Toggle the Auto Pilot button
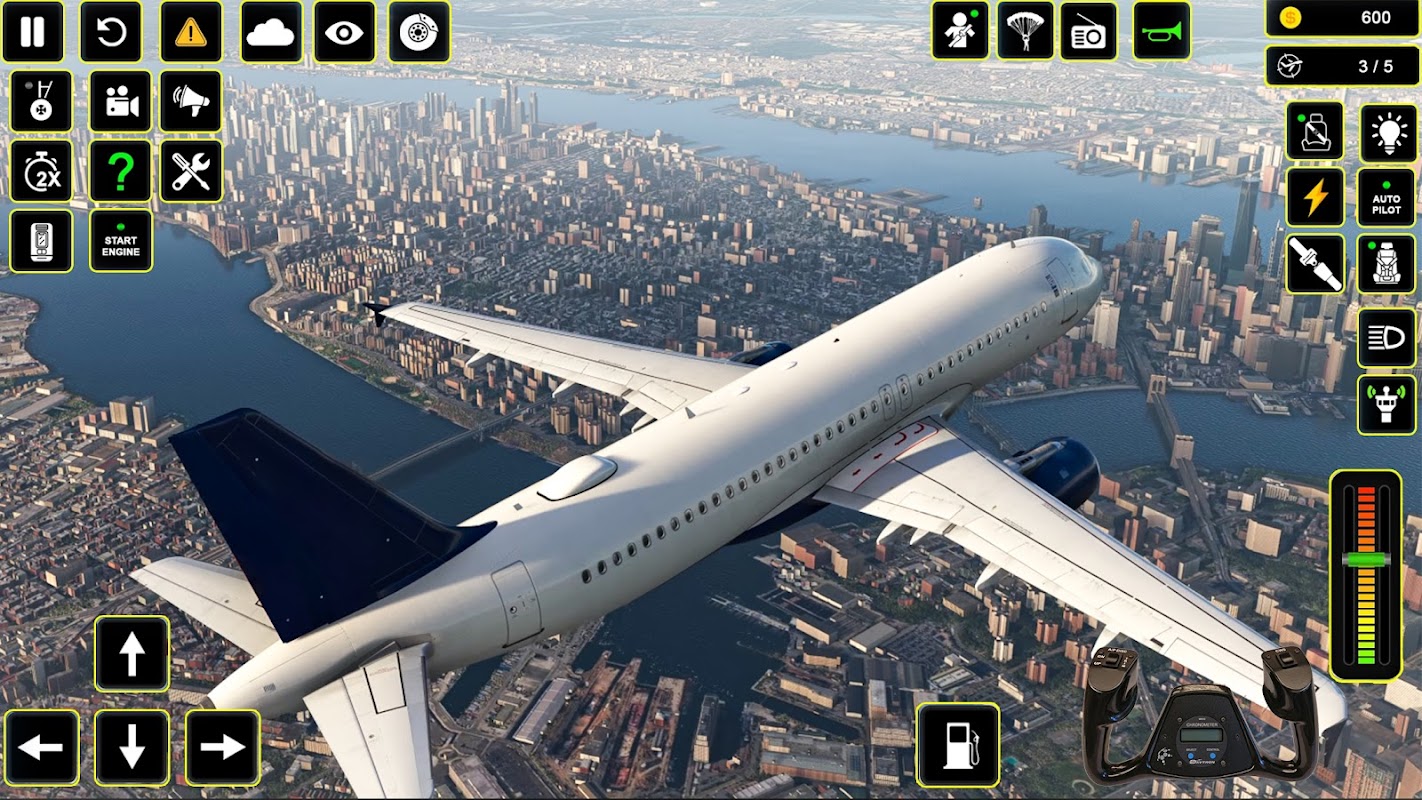Screen dimensions: 1422x800 [1386, 198]
